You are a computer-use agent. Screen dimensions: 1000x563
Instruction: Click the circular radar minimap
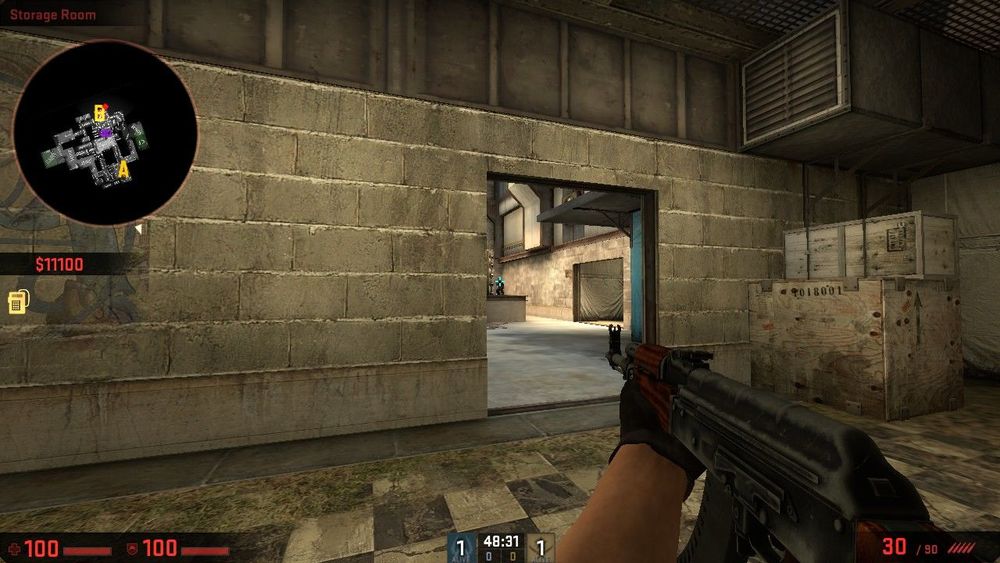[x=104, y=133]
